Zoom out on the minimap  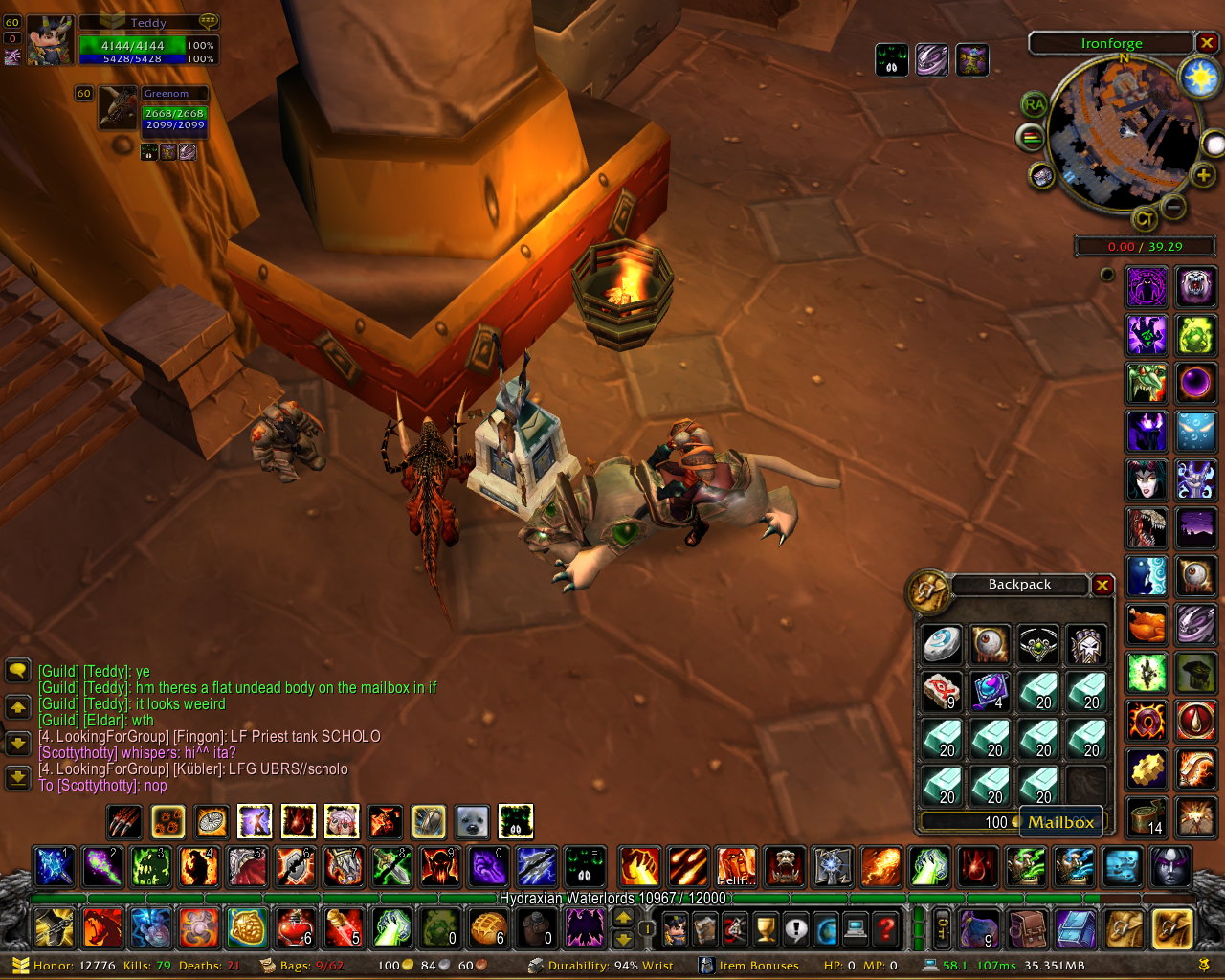tap(1174, 207)
